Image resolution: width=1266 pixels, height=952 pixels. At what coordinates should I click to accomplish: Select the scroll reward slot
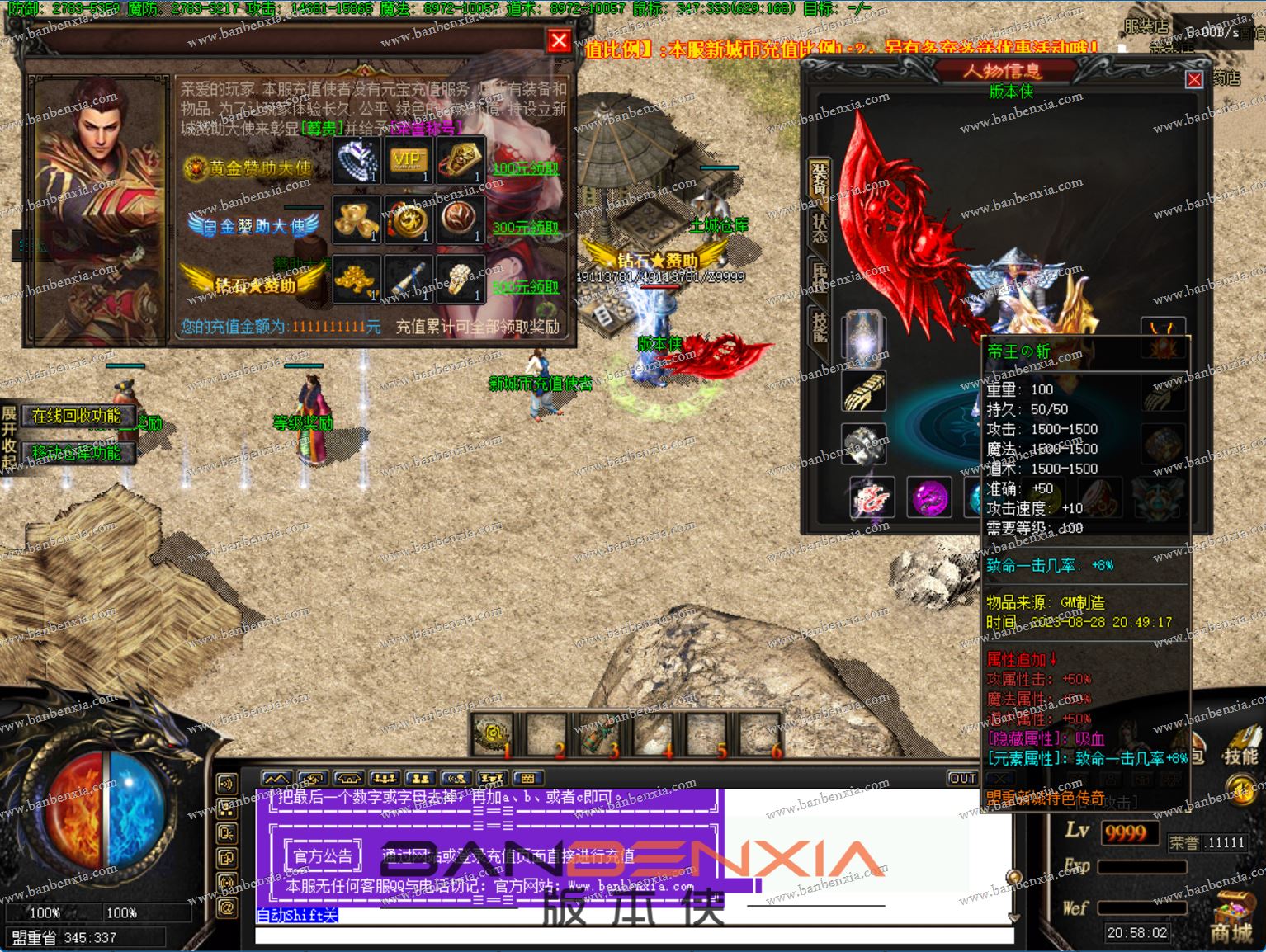[408, 279]
